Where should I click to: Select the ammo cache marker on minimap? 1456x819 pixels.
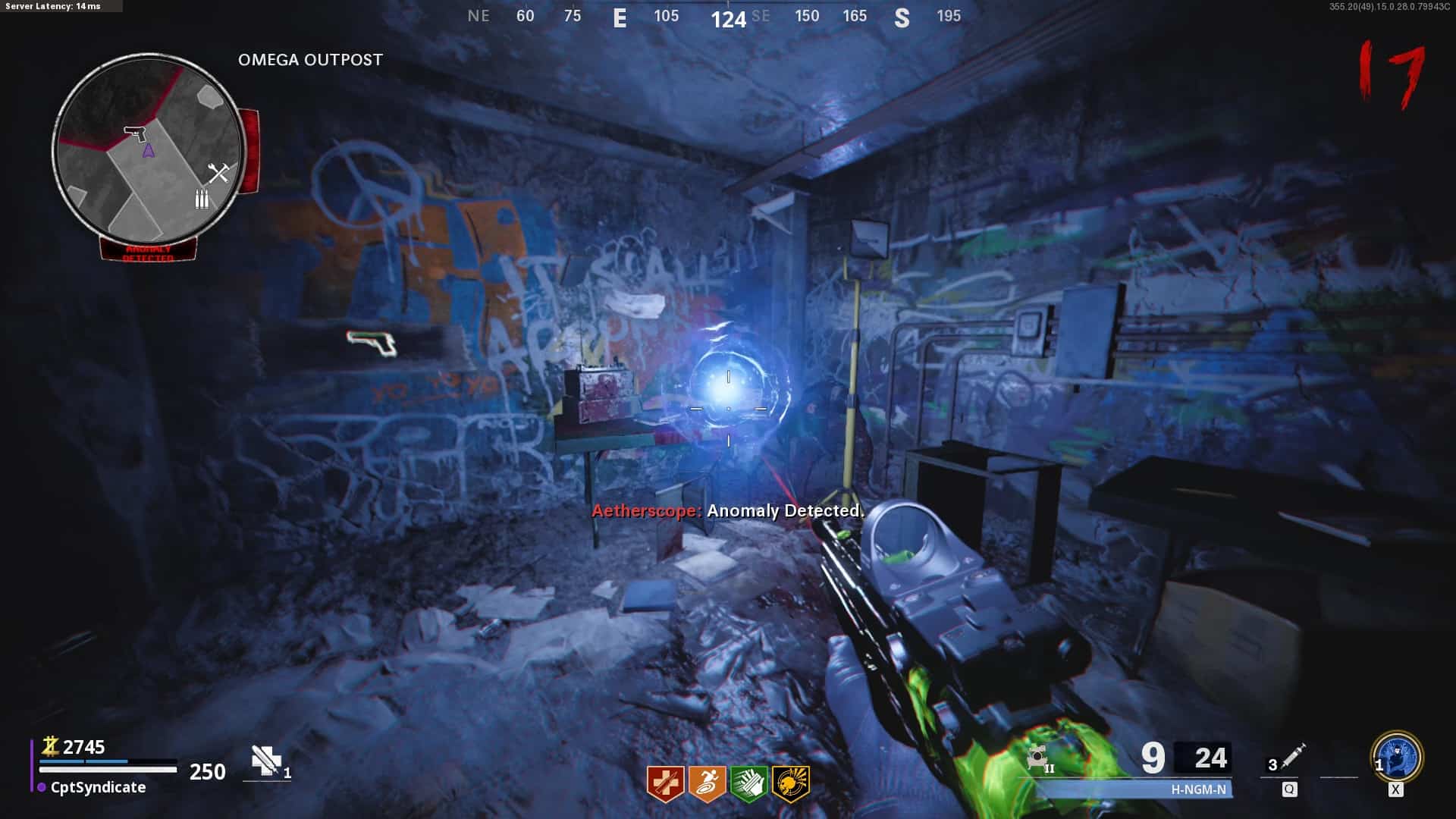click(202, 199)
